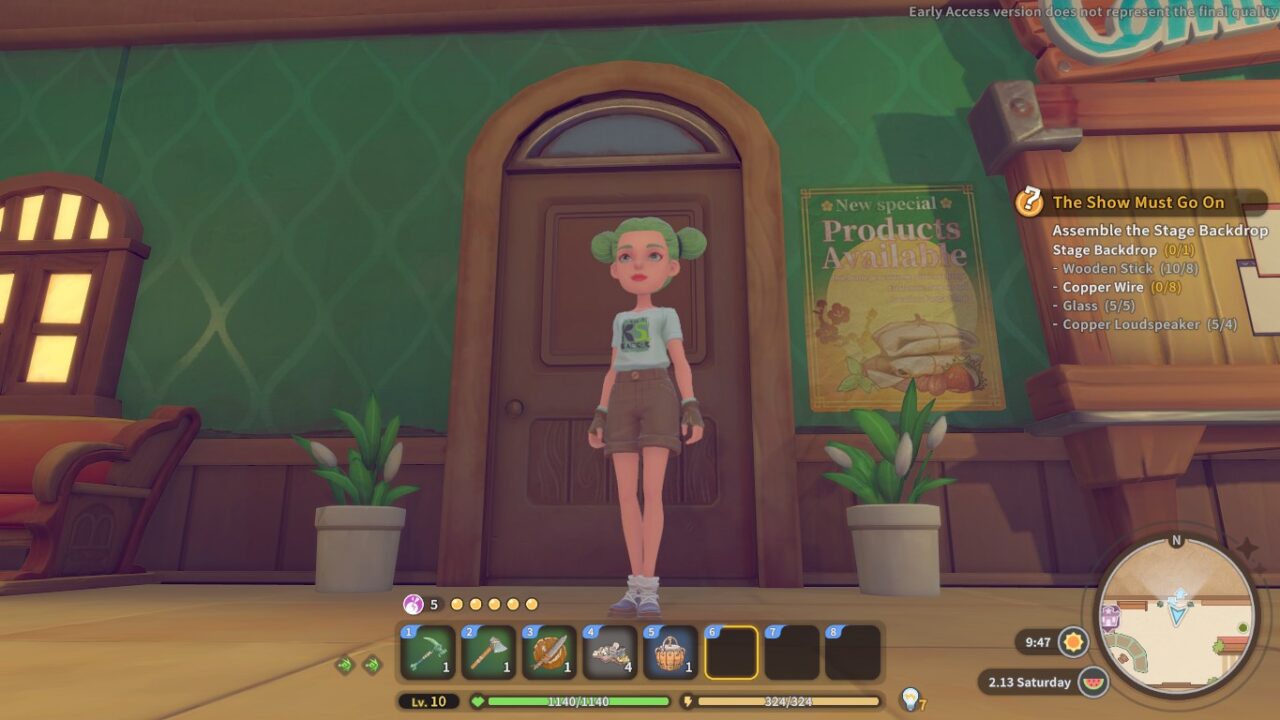
Task: Select the ore pile in slot 4
Action: (x=610, y=653)
